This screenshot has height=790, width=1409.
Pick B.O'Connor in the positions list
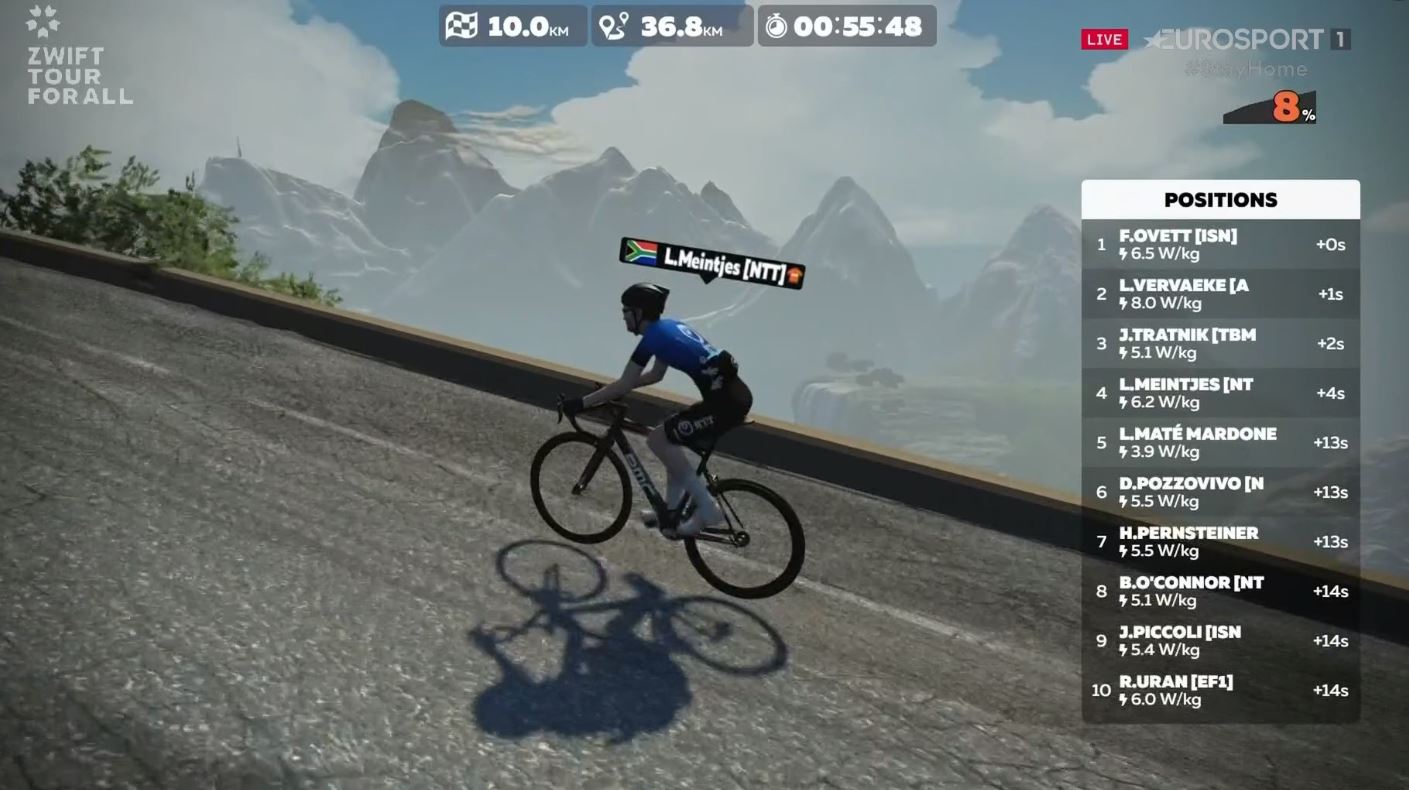pyautogui.click(x=1220, y=591)
